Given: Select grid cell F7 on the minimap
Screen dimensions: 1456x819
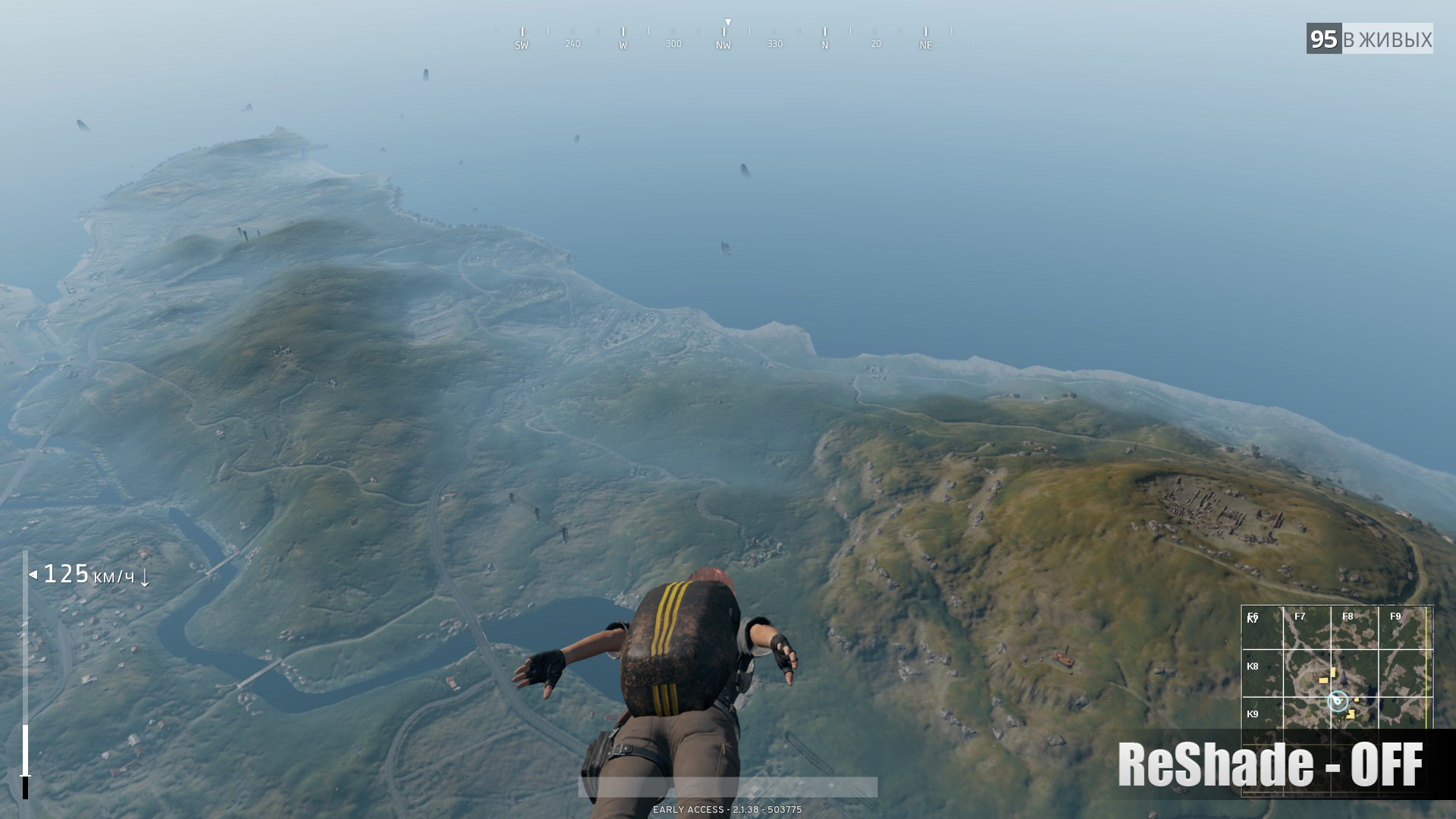Looking at the screenshot, I should pyautogui.click(x=1300, y=617).
